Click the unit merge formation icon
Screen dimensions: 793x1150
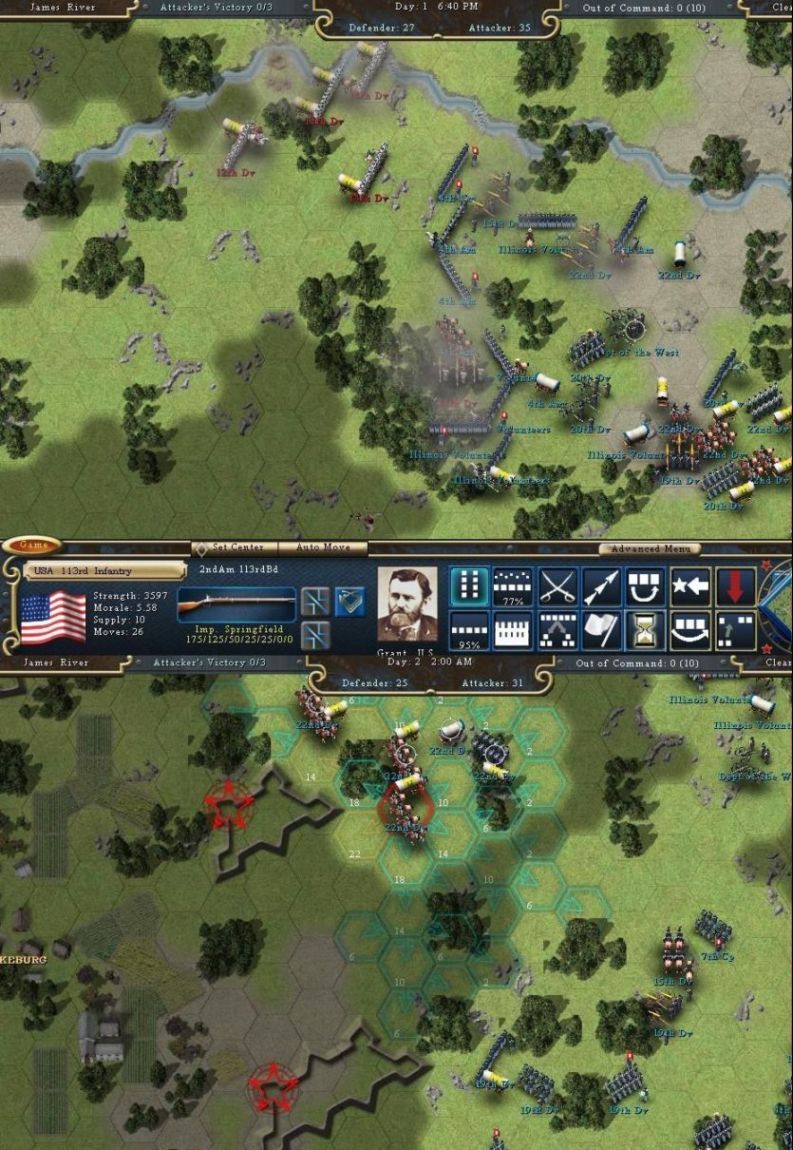tap(557, 631)
